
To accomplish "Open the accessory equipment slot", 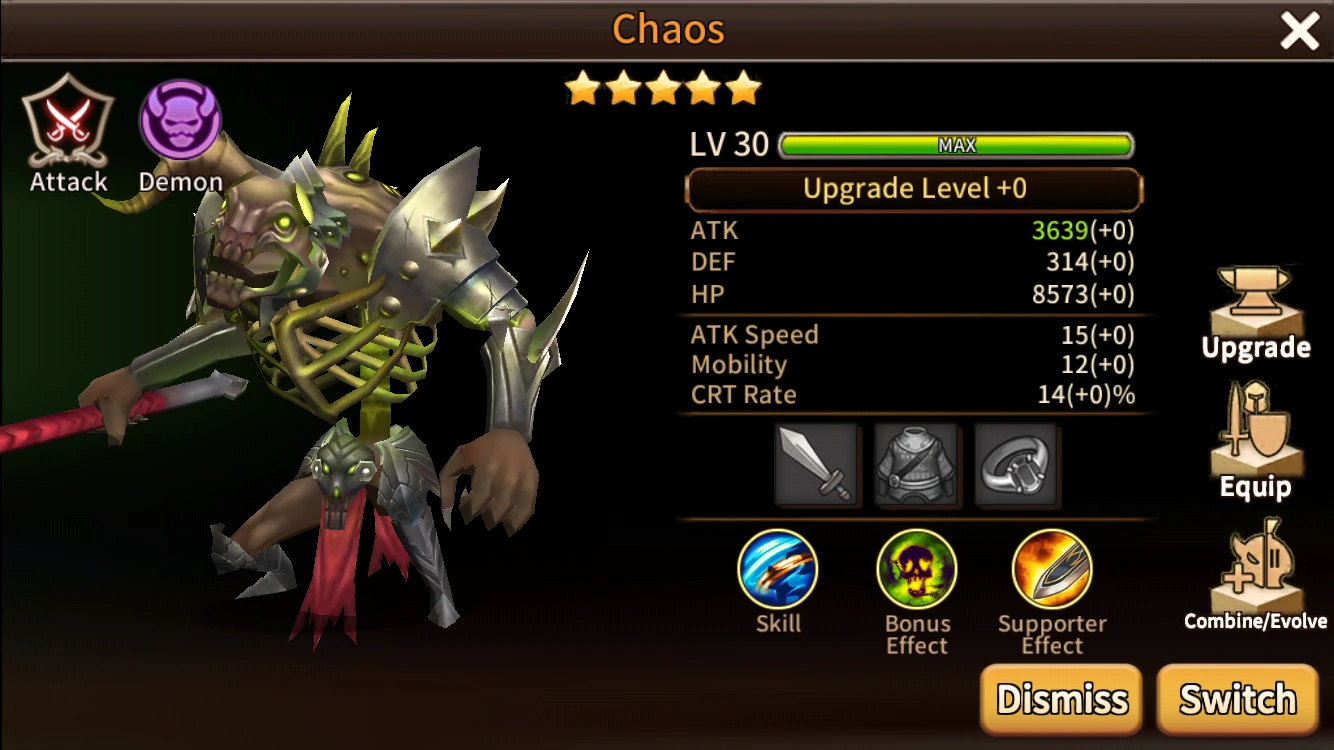I will tap(1016, 466).
